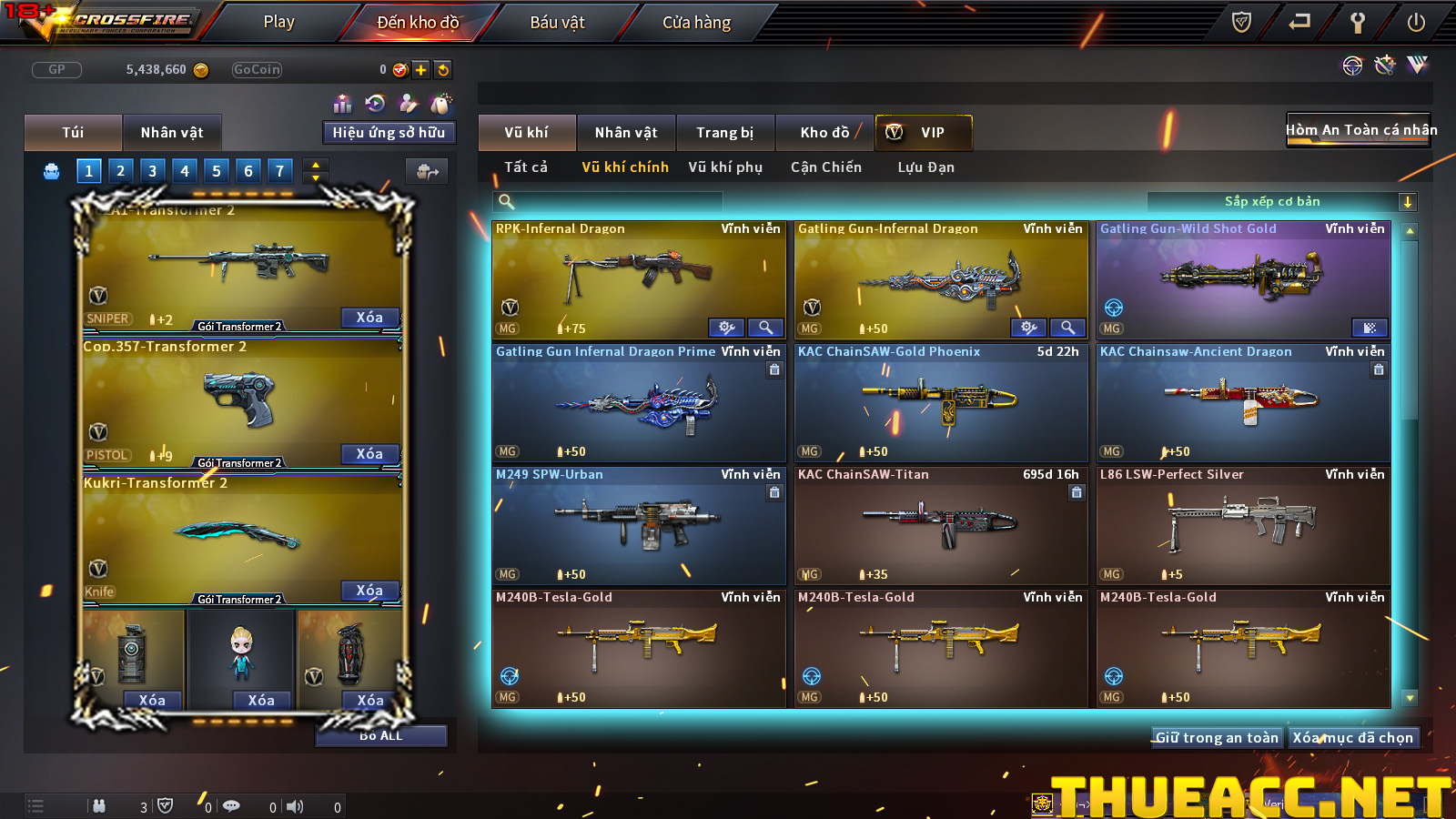Choose the L86 LSW-Perfect Silver gun

(x=1242, y=525)
